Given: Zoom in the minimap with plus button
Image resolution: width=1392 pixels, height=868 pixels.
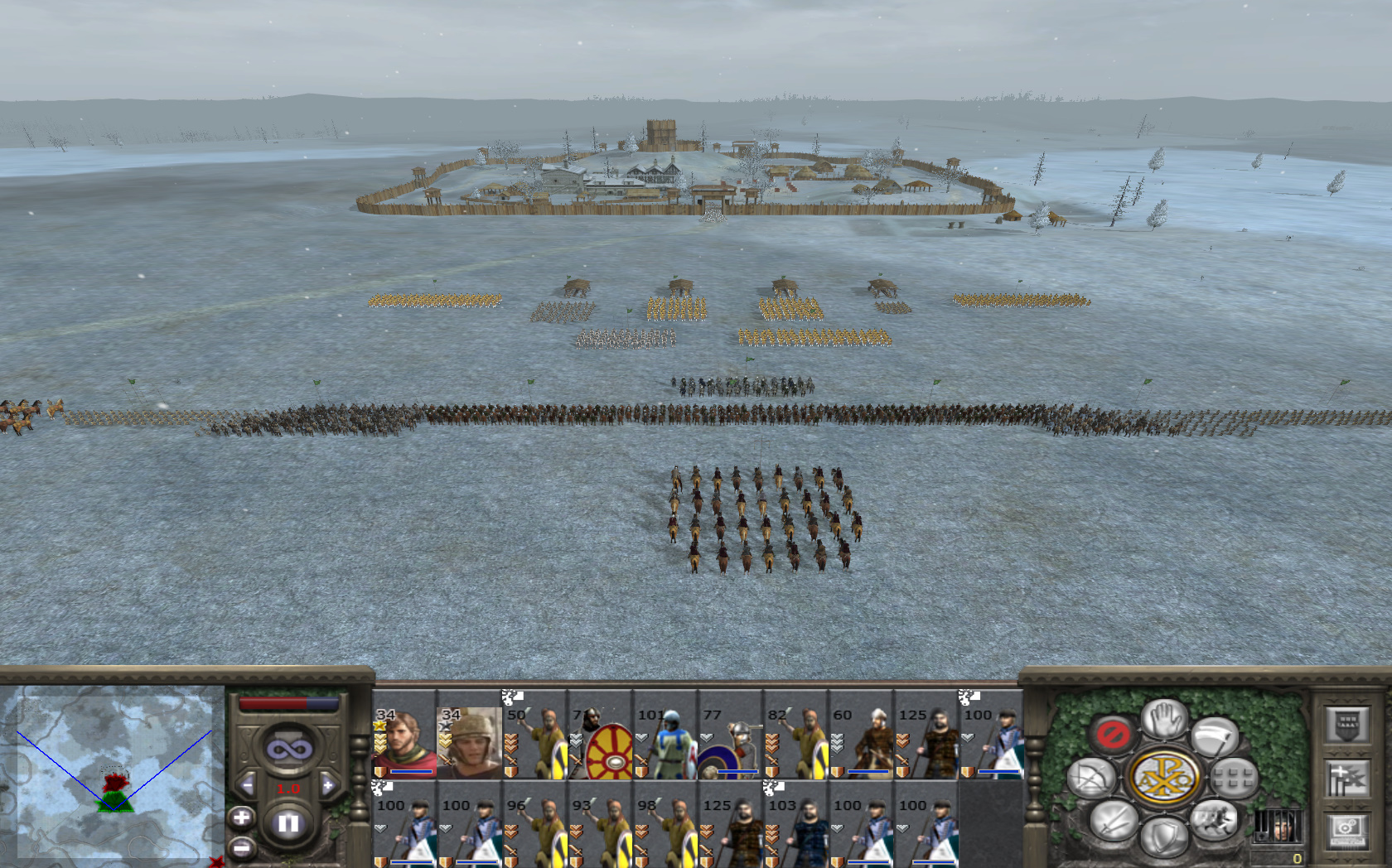Looking at the screenshot, I should pyautogui.click(x=241, y=818).
